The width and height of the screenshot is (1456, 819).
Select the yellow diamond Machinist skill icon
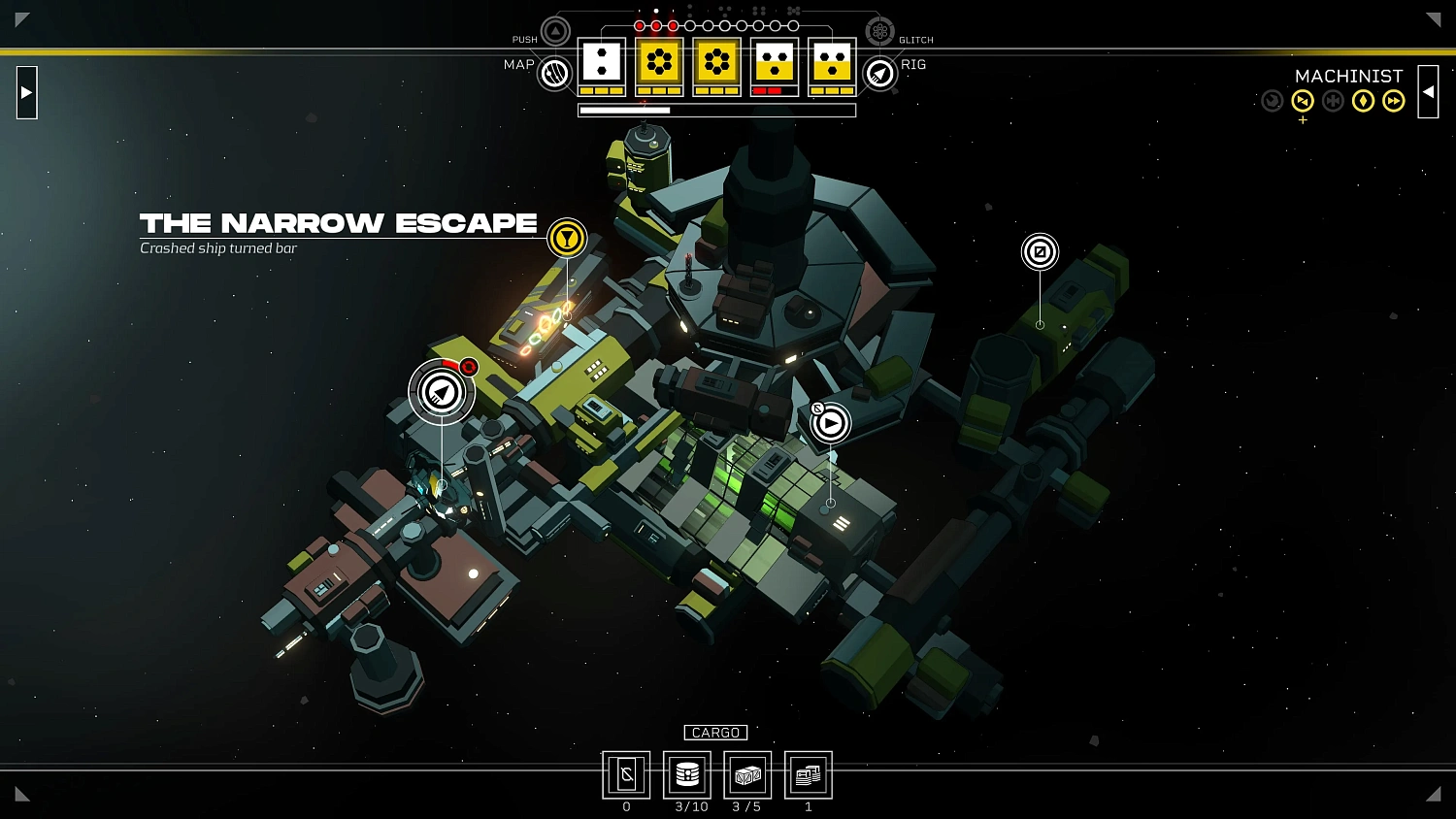1363,101
